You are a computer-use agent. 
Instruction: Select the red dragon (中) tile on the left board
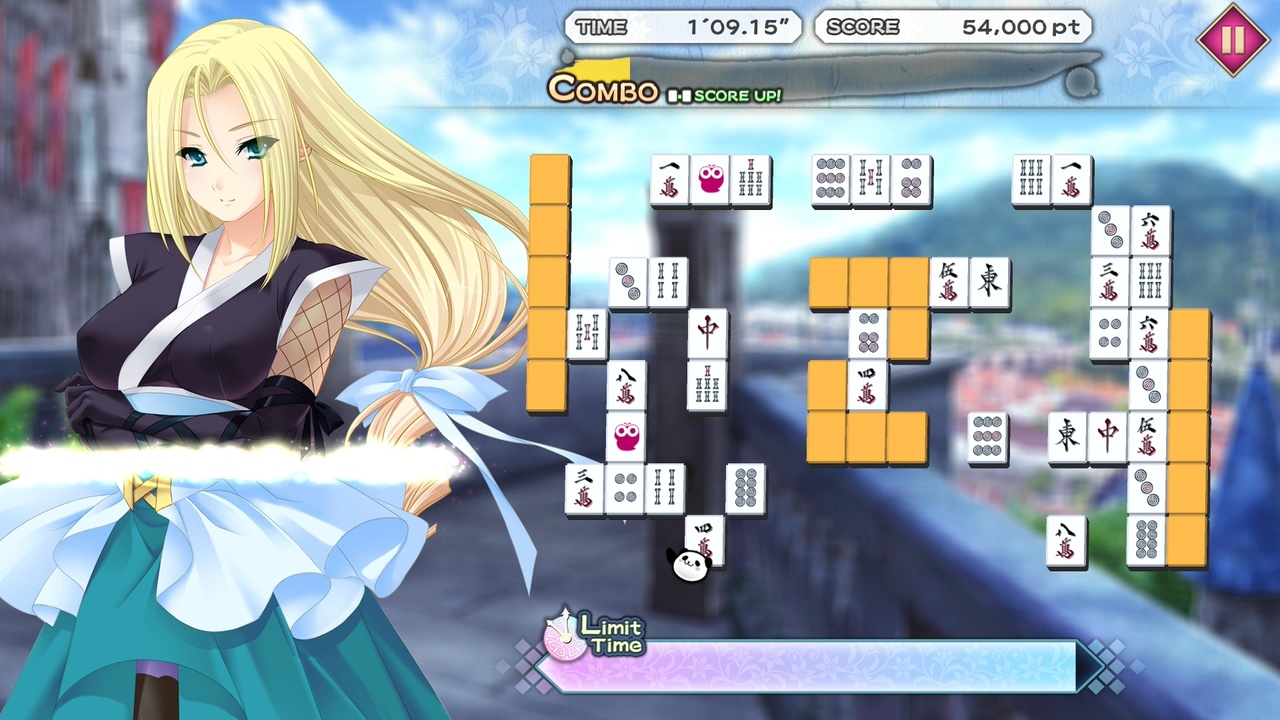coord(707,335)
